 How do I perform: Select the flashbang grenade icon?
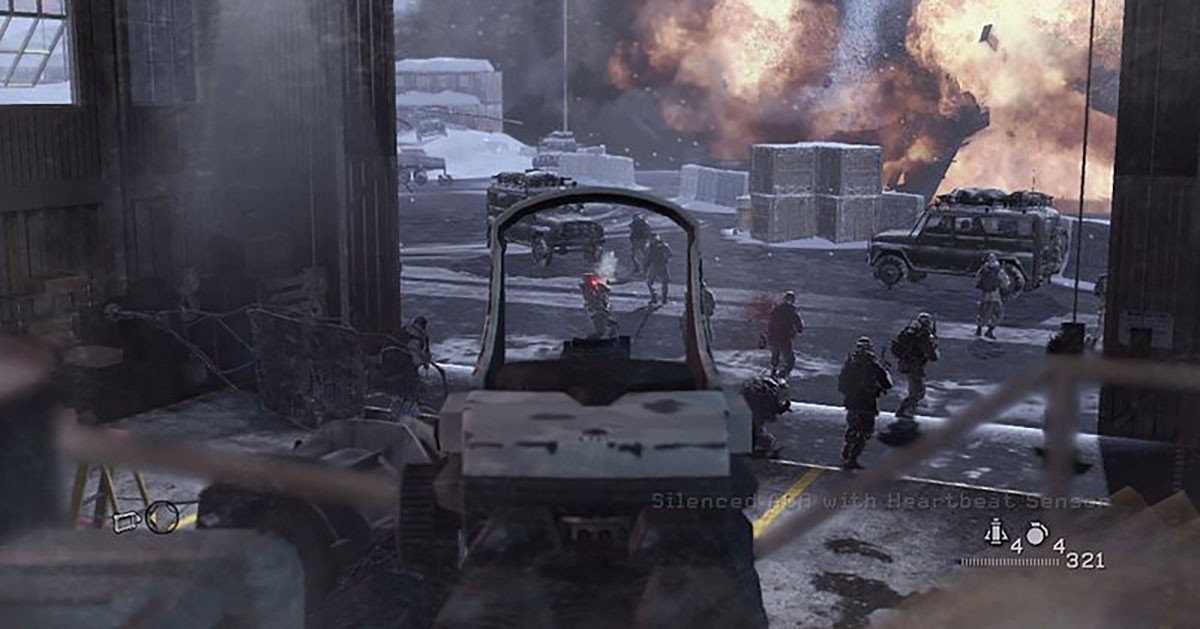(995, 531)
